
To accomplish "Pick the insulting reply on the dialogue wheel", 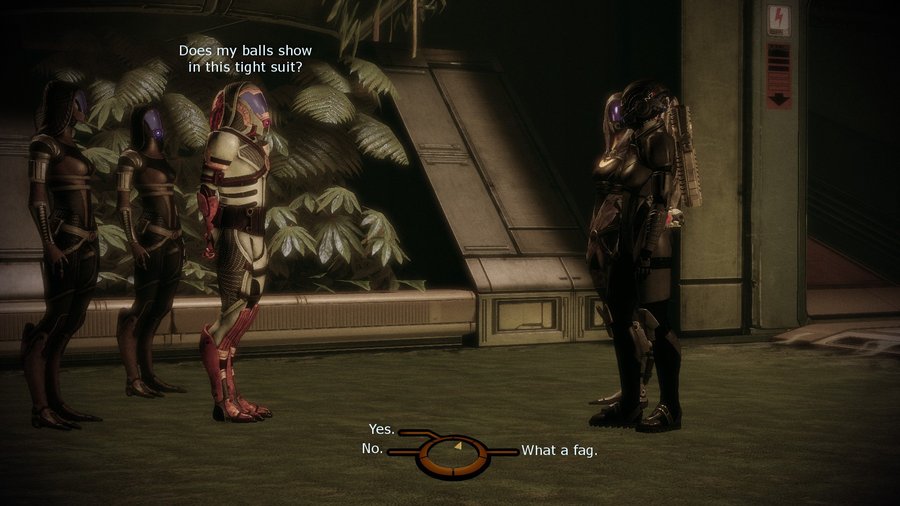I will coord(559,450).
